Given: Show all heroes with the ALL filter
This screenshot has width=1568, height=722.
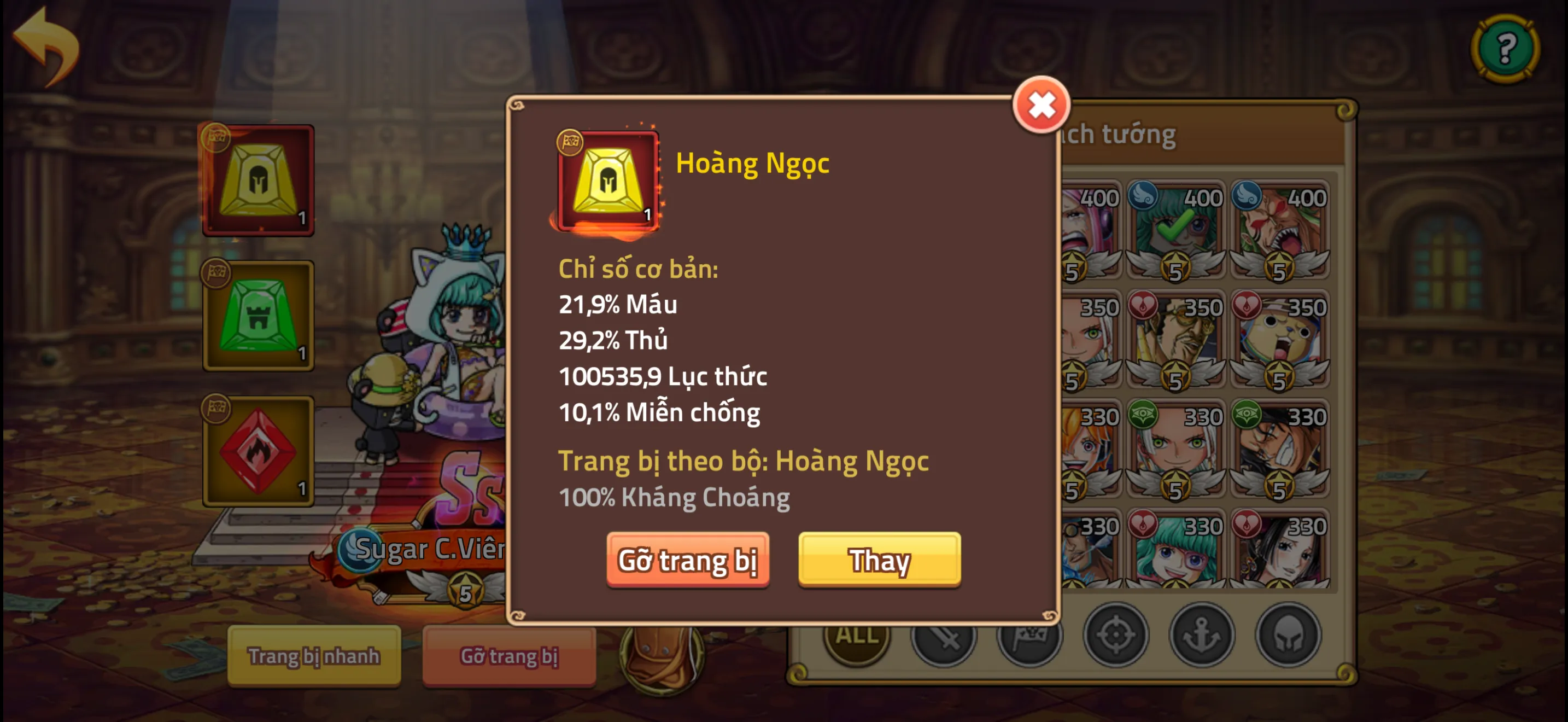Looking at the screenshot, I should [856, 636].
